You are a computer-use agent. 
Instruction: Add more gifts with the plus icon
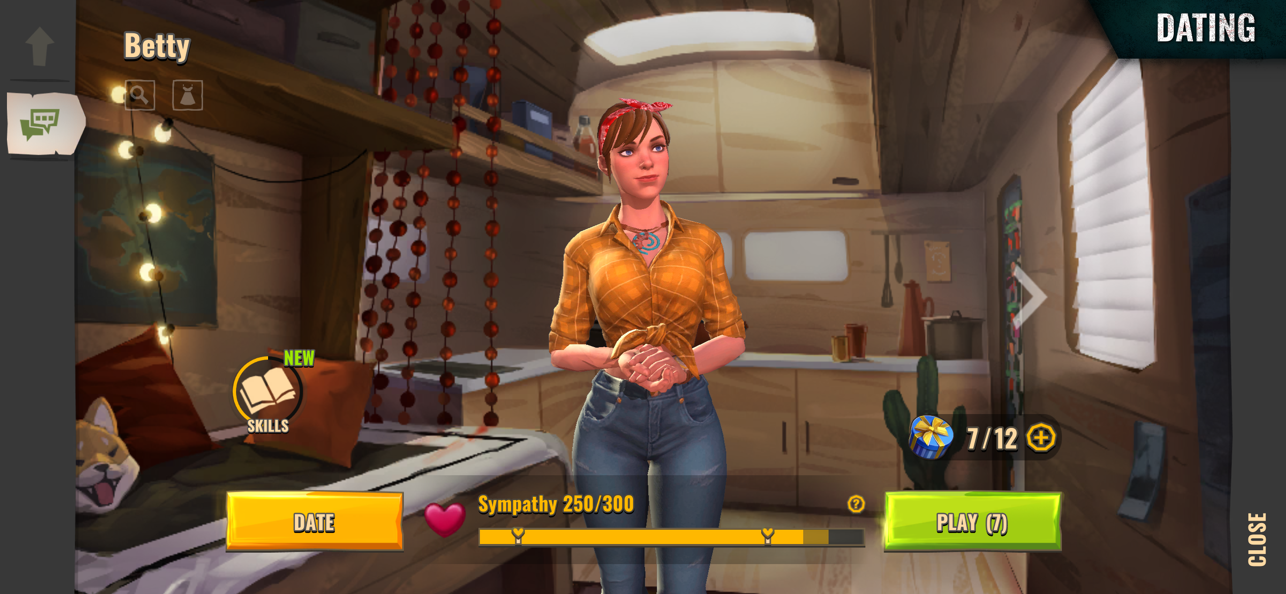click(1041, 438)
